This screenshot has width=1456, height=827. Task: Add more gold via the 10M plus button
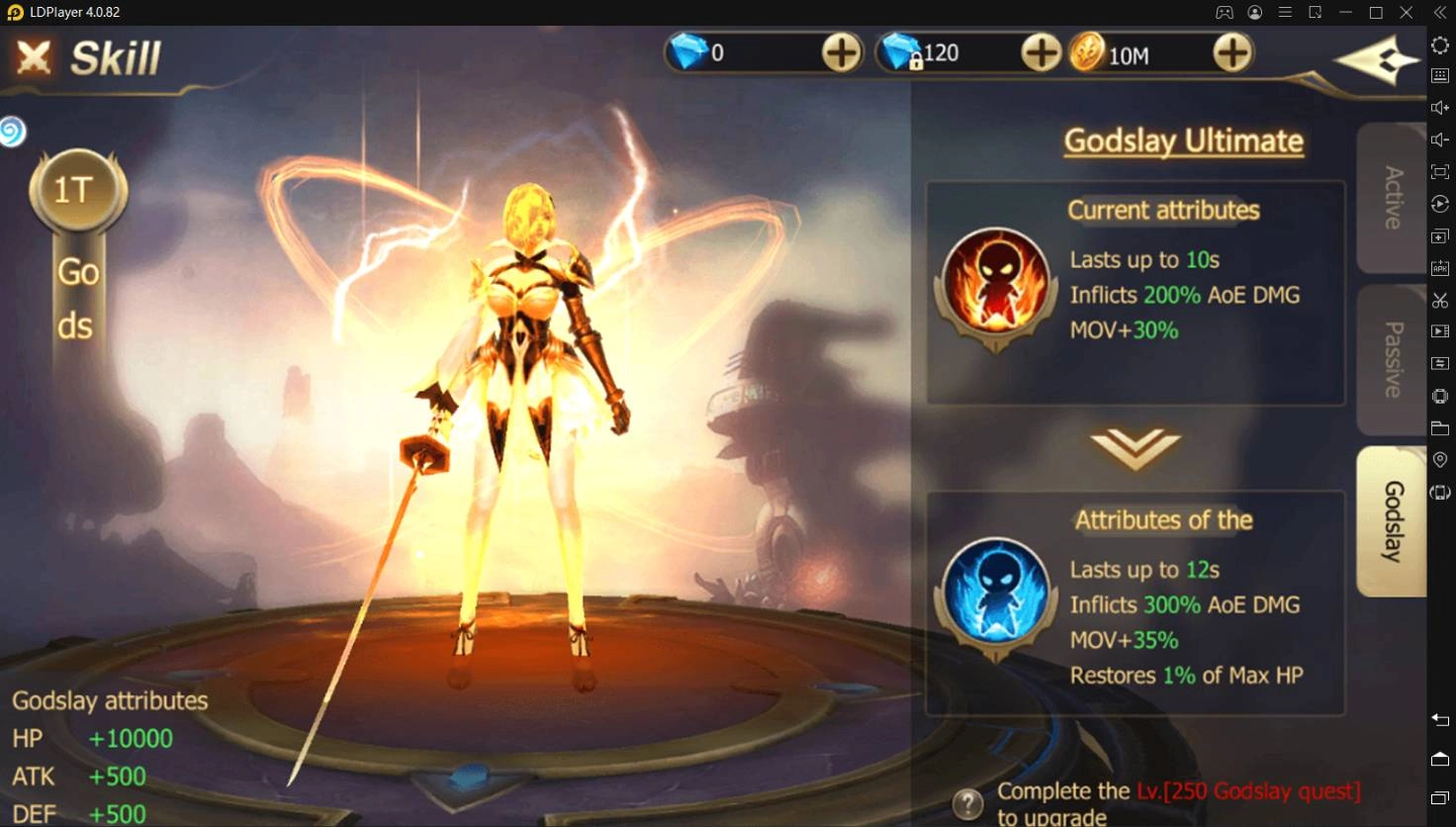click(1232, 52)
